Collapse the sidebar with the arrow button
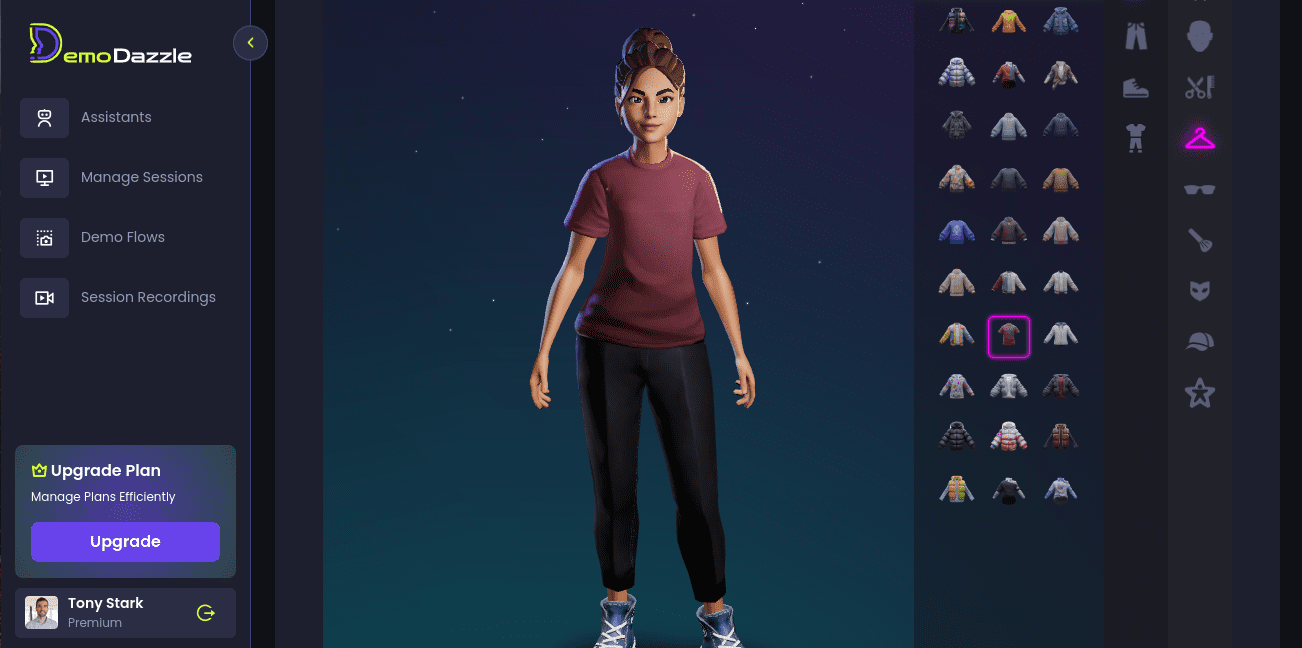 tap(250, 43)
